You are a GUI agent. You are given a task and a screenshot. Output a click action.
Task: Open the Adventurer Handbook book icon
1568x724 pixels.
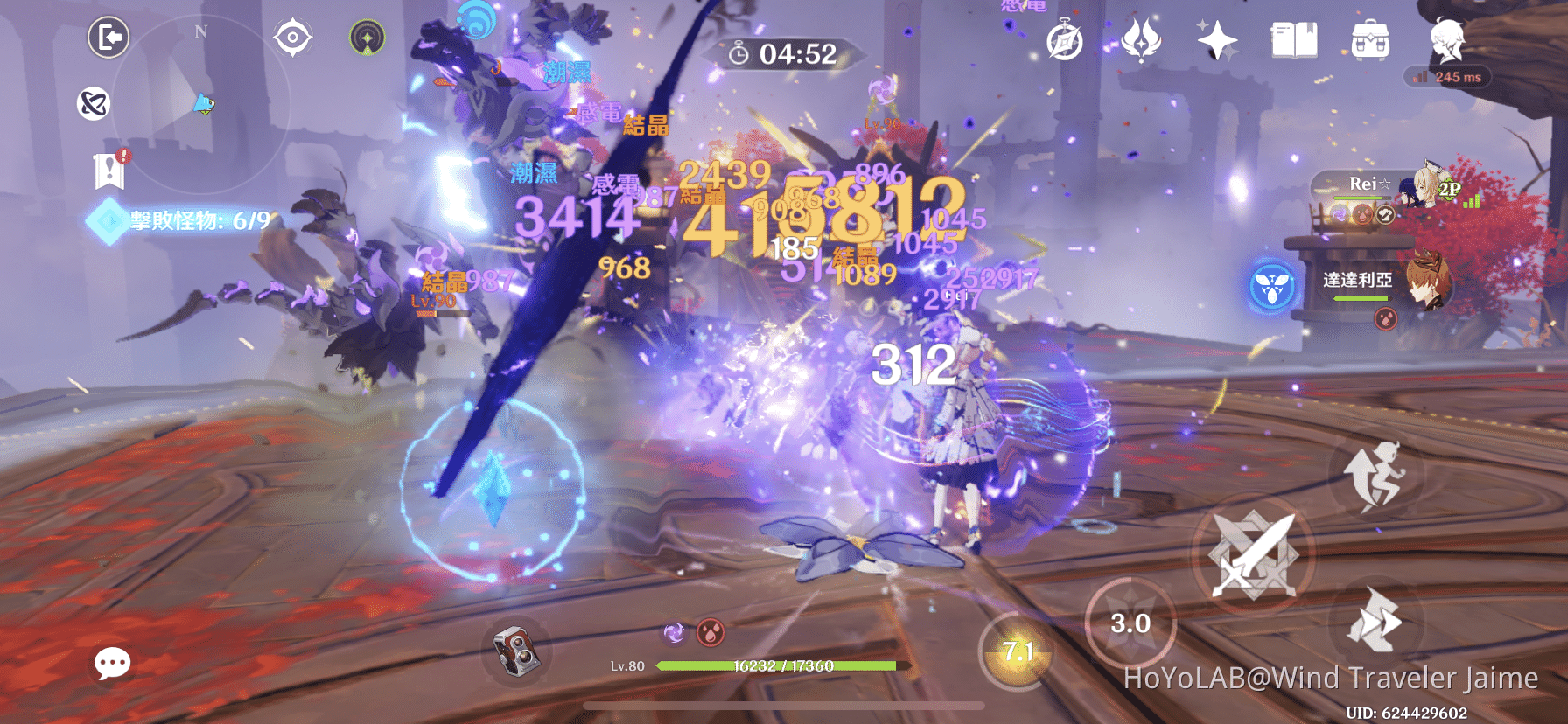(x=1293, y=39)
